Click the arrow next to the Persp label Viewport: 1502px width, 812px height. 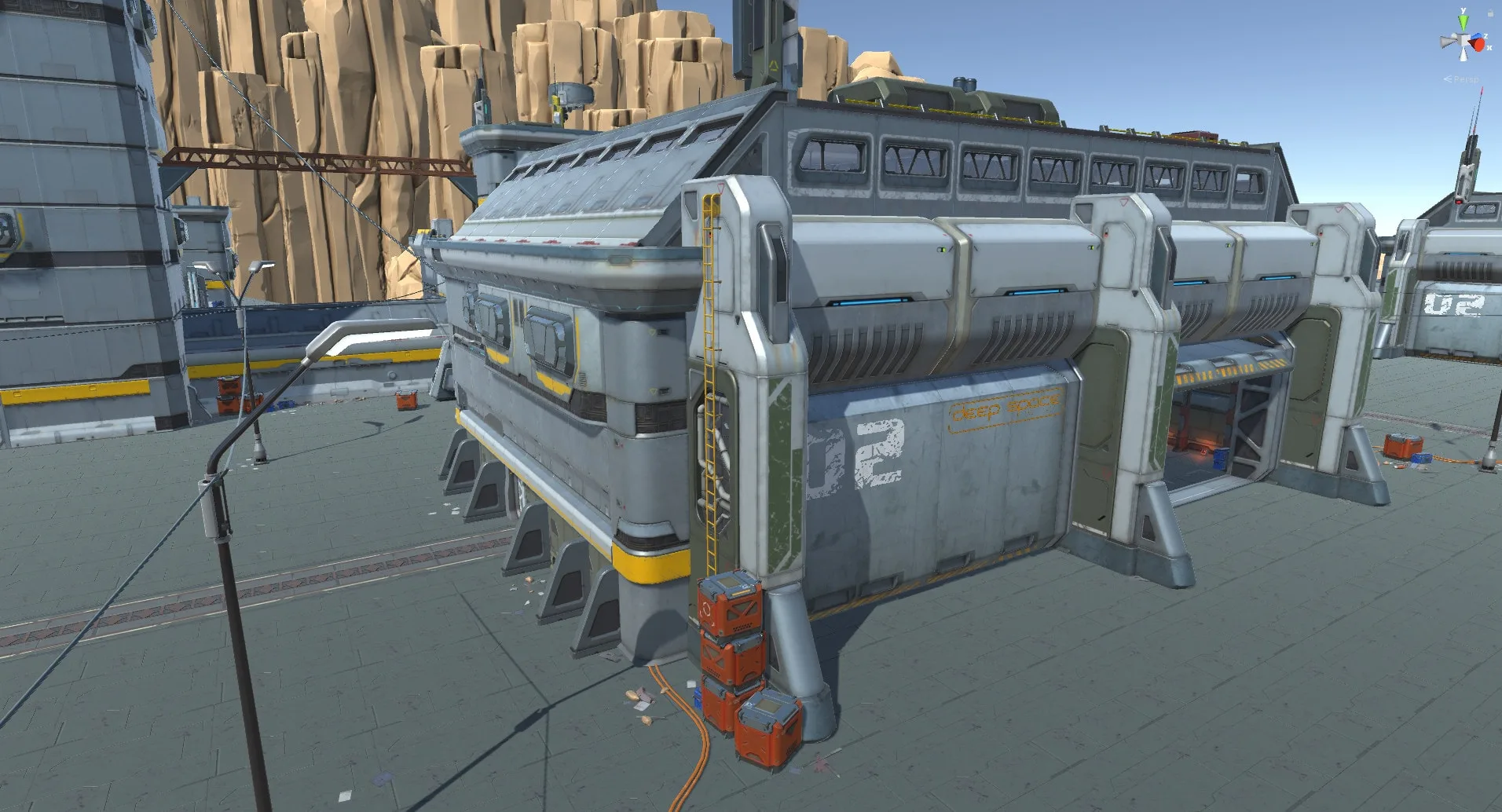pos(1447,79)
